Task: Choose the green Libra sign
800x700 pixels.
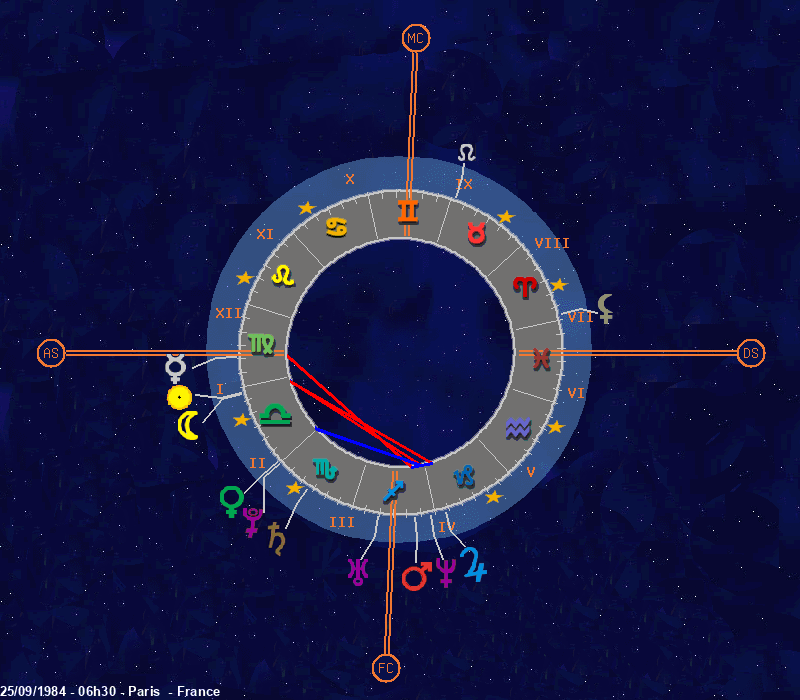Action: click(274, 415)
